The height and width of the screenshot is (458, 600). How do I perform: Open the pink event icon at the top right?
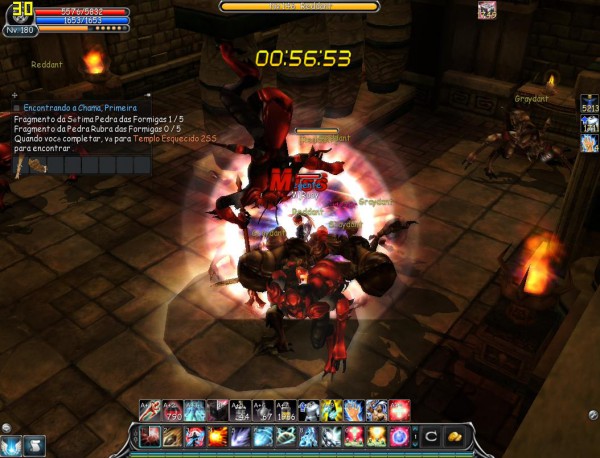pyautogui.click(x=487, y=11)
